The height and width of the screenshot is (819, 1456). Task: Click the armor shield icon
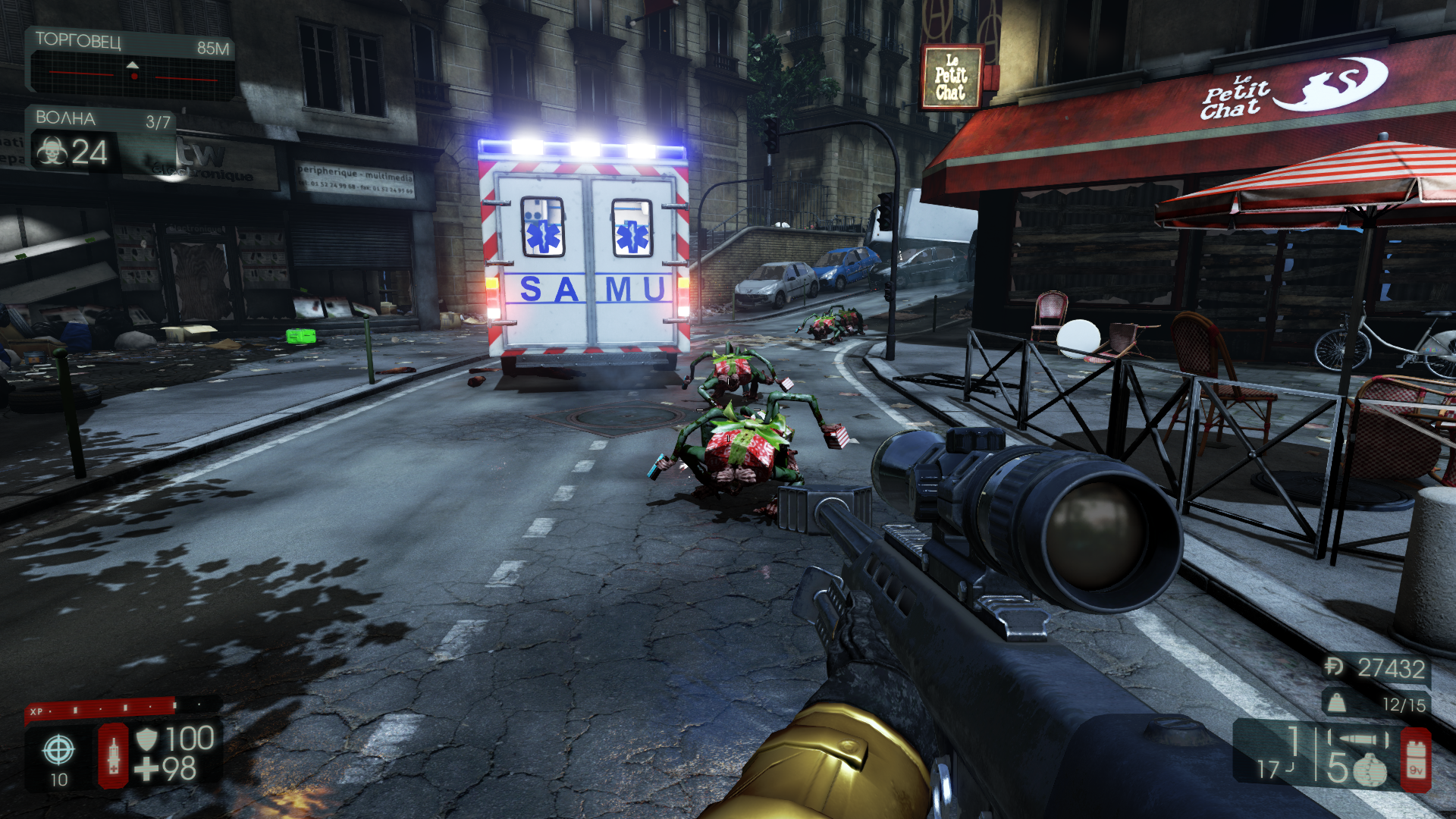[146, 738]
